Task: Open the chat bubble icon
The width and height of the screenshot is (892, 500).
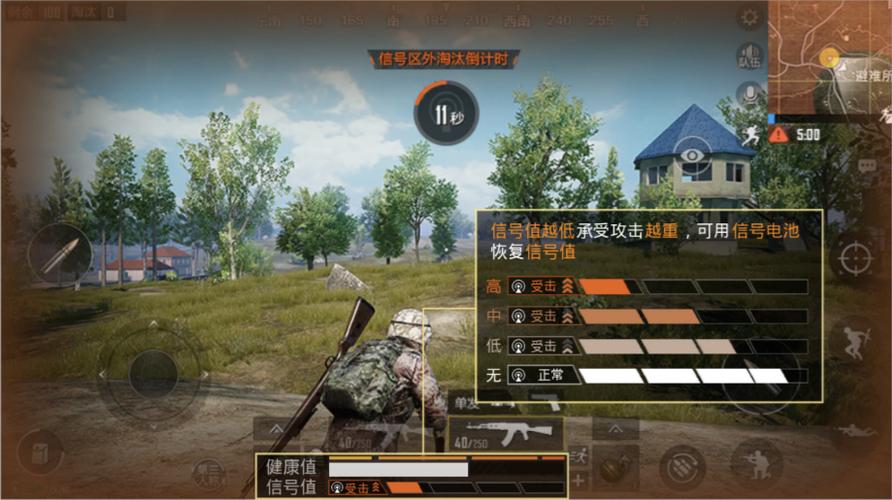Action: click(866, 165)
